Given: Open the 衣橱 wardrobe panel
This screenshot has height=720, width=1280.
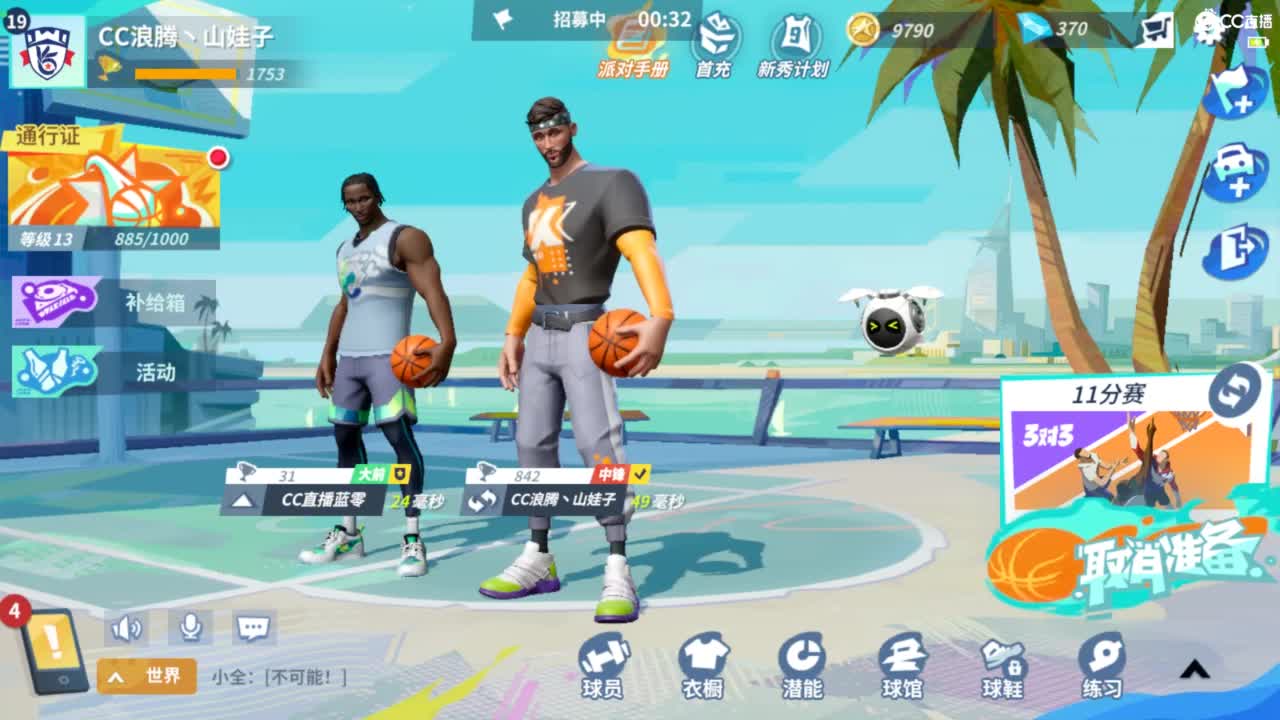Looking at the screenshot, I should pyautogui.click(x=702, y=663).
